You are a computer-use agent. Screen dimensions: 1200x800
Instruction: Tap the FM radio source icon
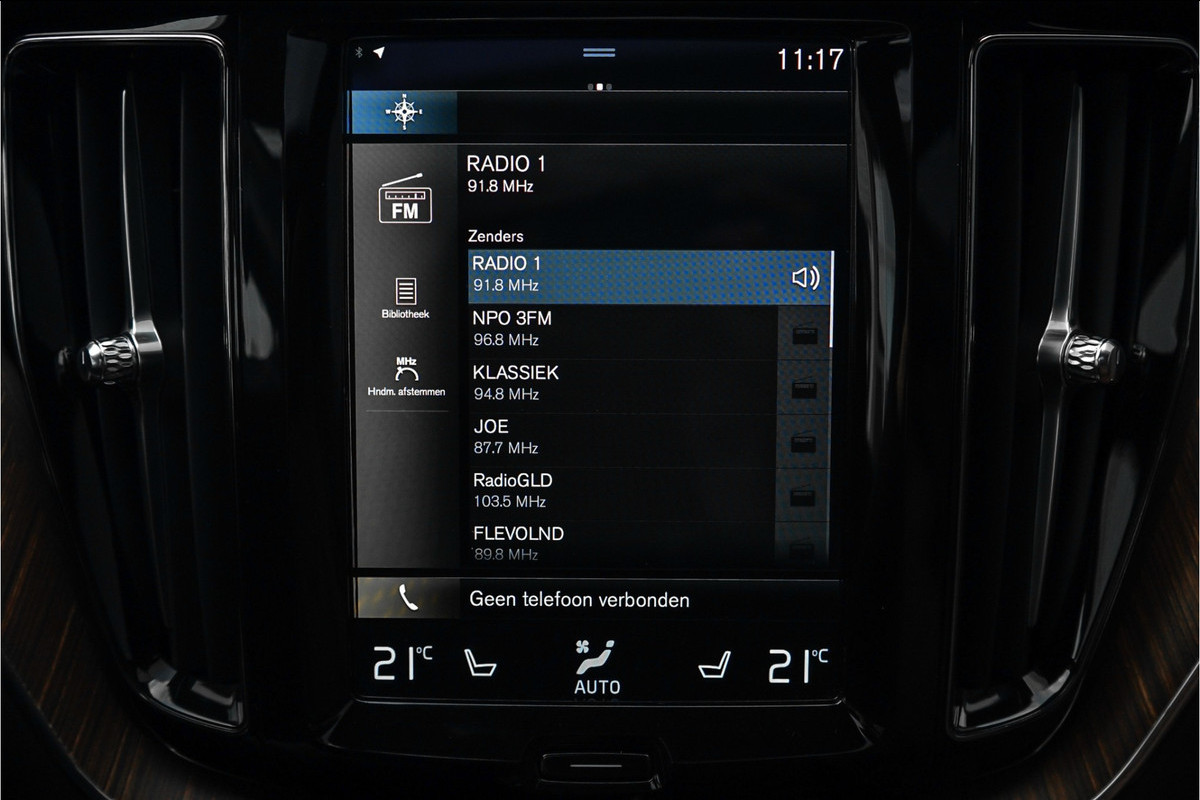pyautogui.click(x=405, y=198)
